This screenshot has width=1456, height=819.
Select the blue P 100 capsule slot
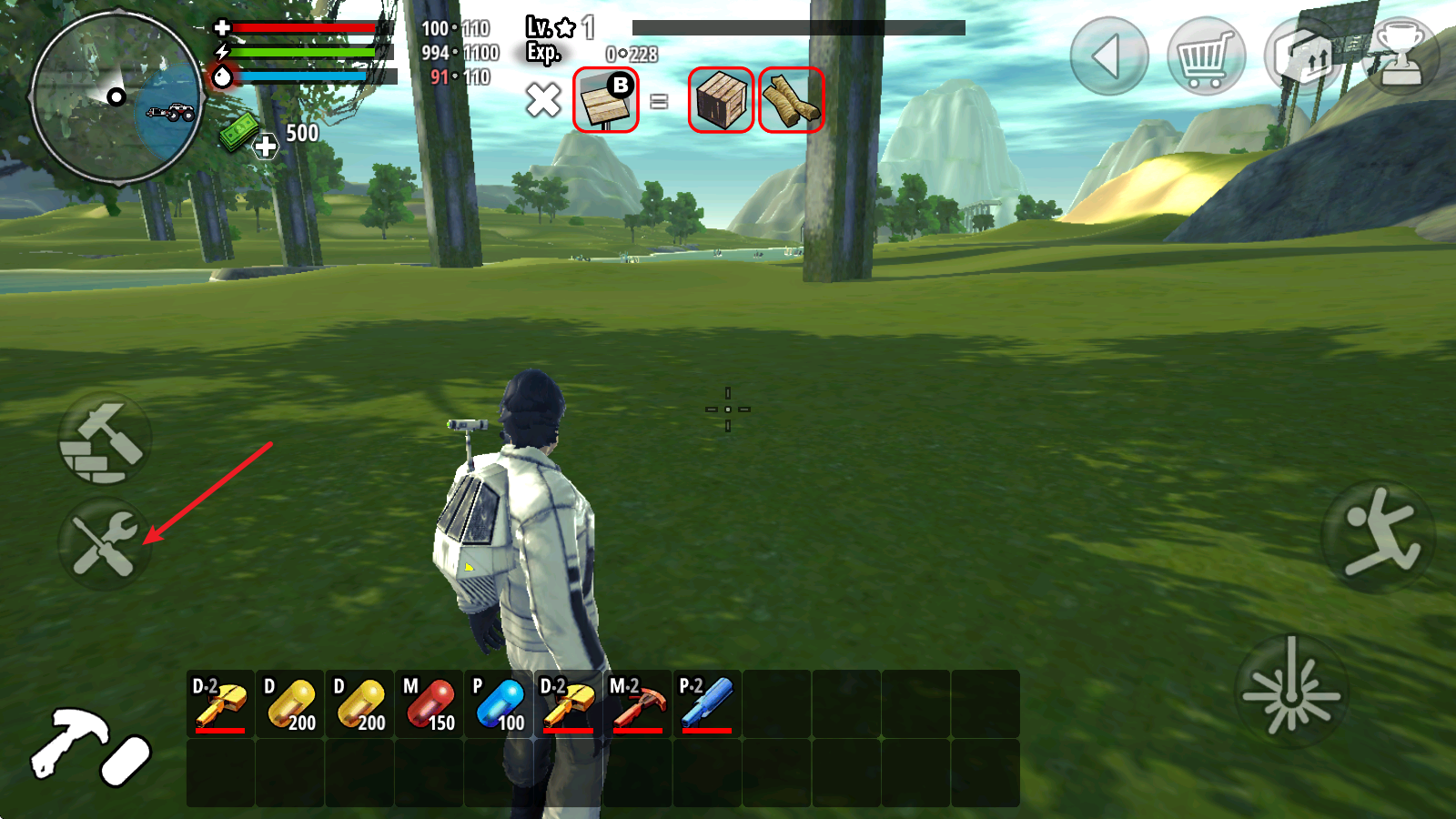click(x=499, y=703)
